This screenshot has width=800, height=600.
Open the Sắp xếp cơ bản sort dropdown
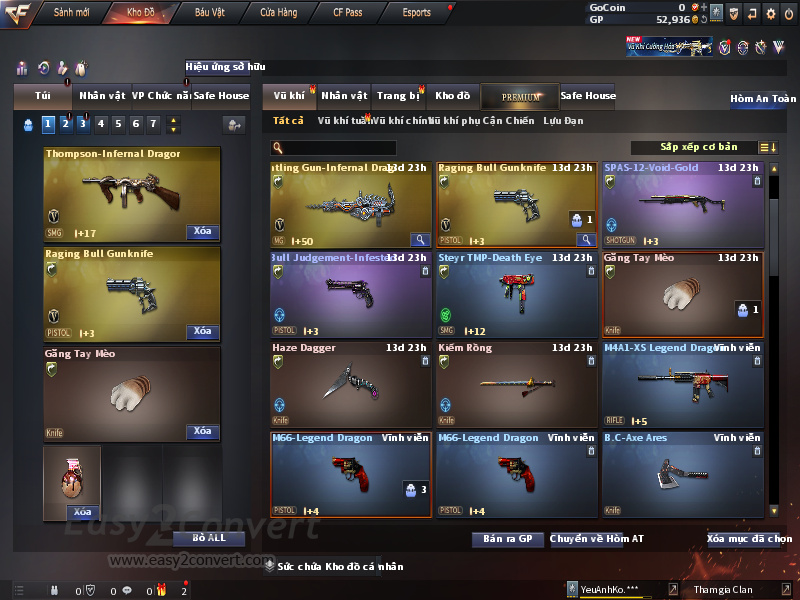click(698, 147)
